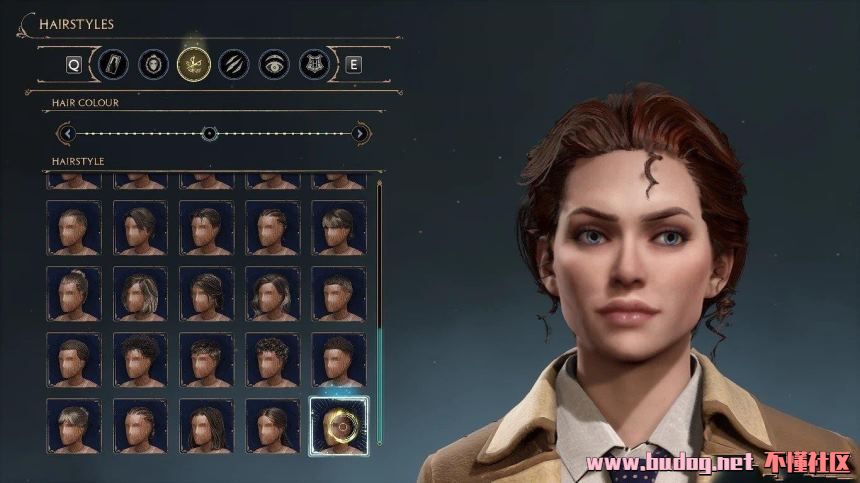Image resolution: width=860 pixels, height=483 pixels.
Task: Switch to the face shape tab
Action: (152, 65)
